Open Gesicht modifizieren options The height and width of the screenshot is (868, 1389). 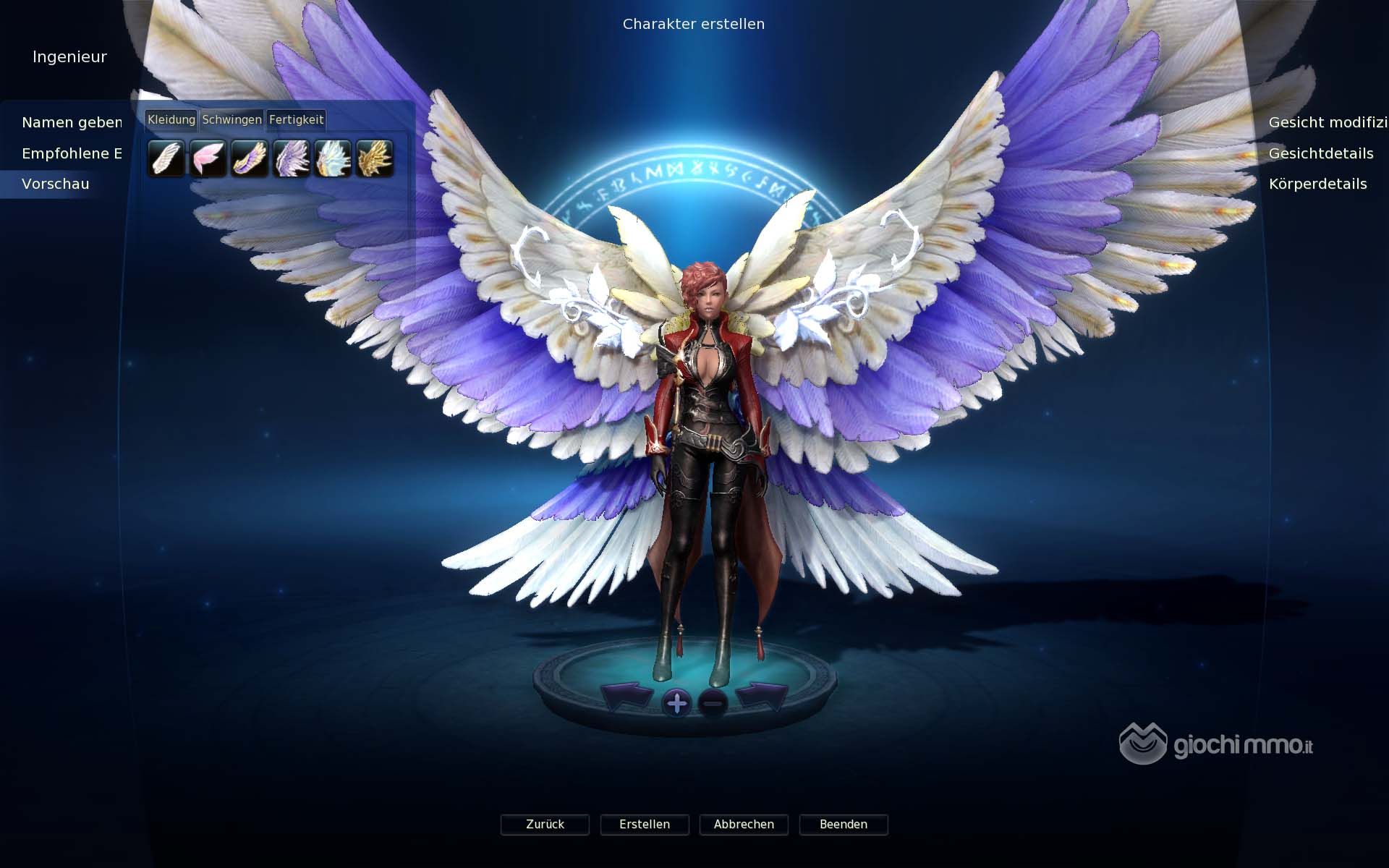[1327, 122]
